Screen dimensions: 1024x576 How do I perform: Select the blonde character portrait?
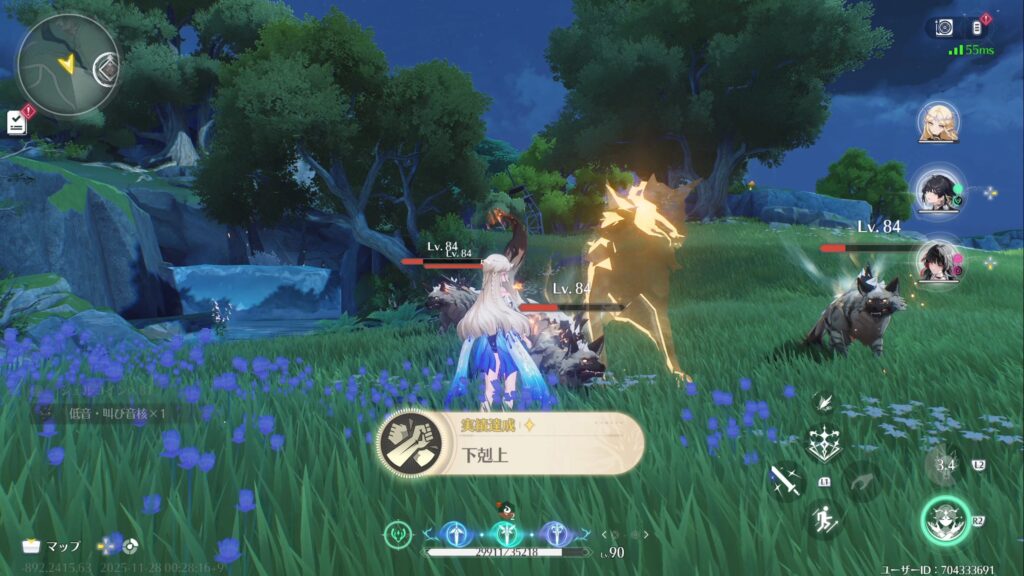[x=939, y=122]
